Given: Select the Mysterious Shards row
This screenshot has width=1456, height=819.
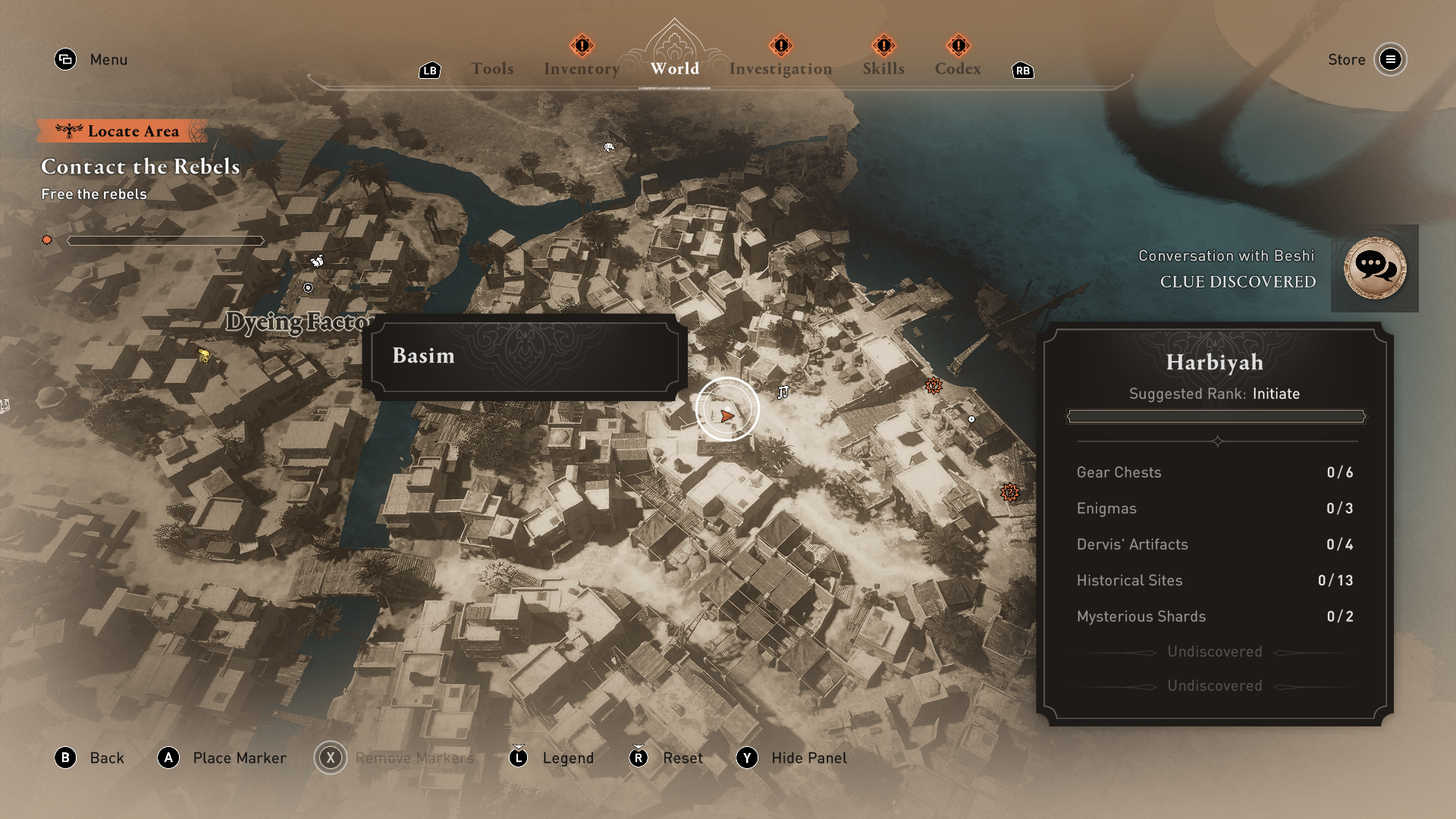Looking at the screenshot, I should click(x=1214, y=617).
